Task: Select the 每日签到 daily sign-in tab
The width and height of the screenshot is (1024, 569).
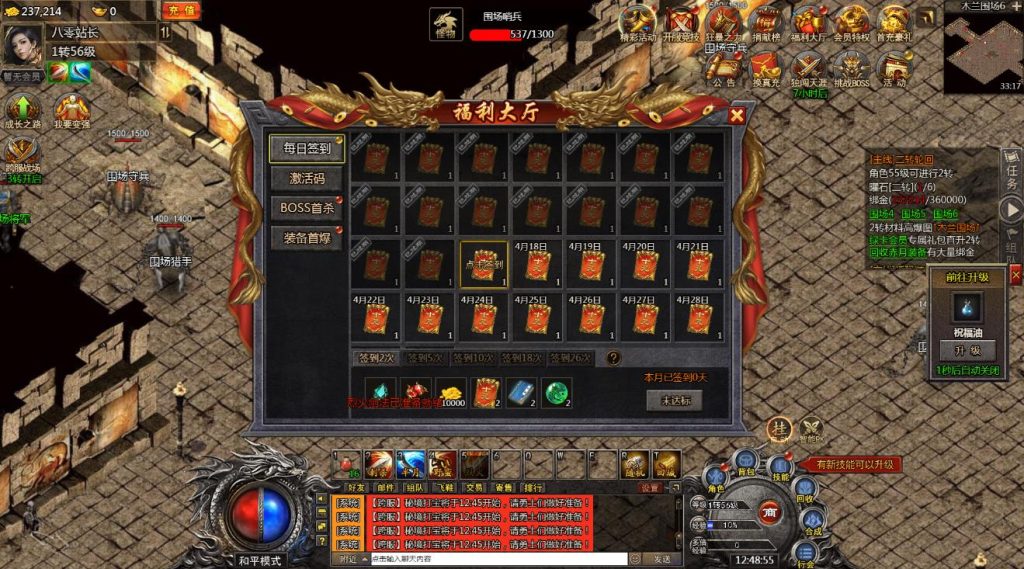Action: [307, 148]
